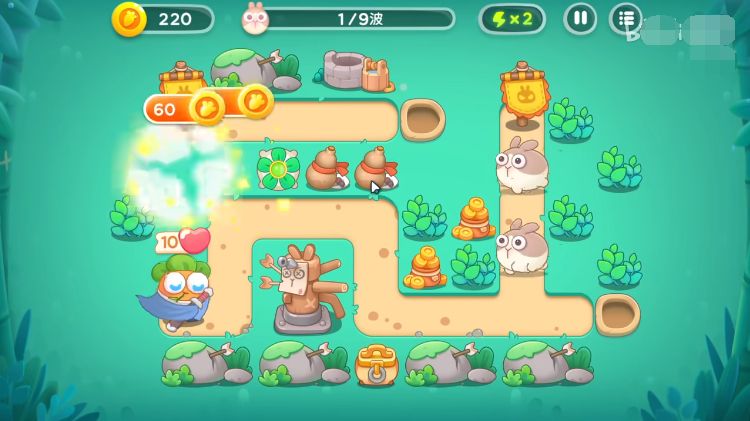Pause the game

pos(580,18)
